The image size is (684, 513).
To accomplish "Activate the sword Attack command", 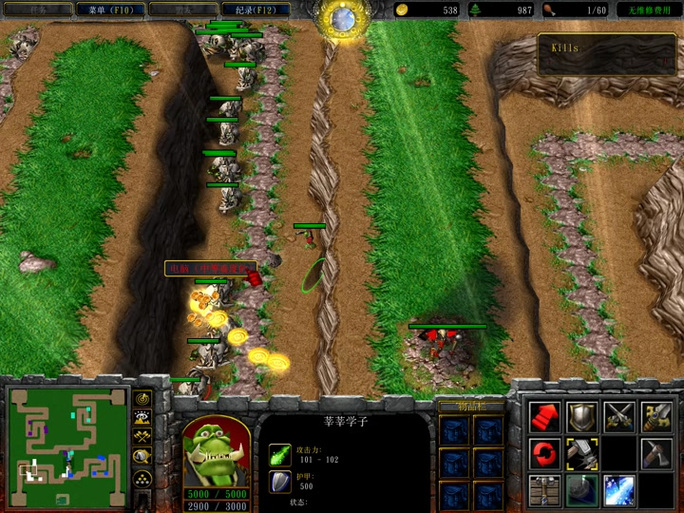I will click(x=655, y=415).
